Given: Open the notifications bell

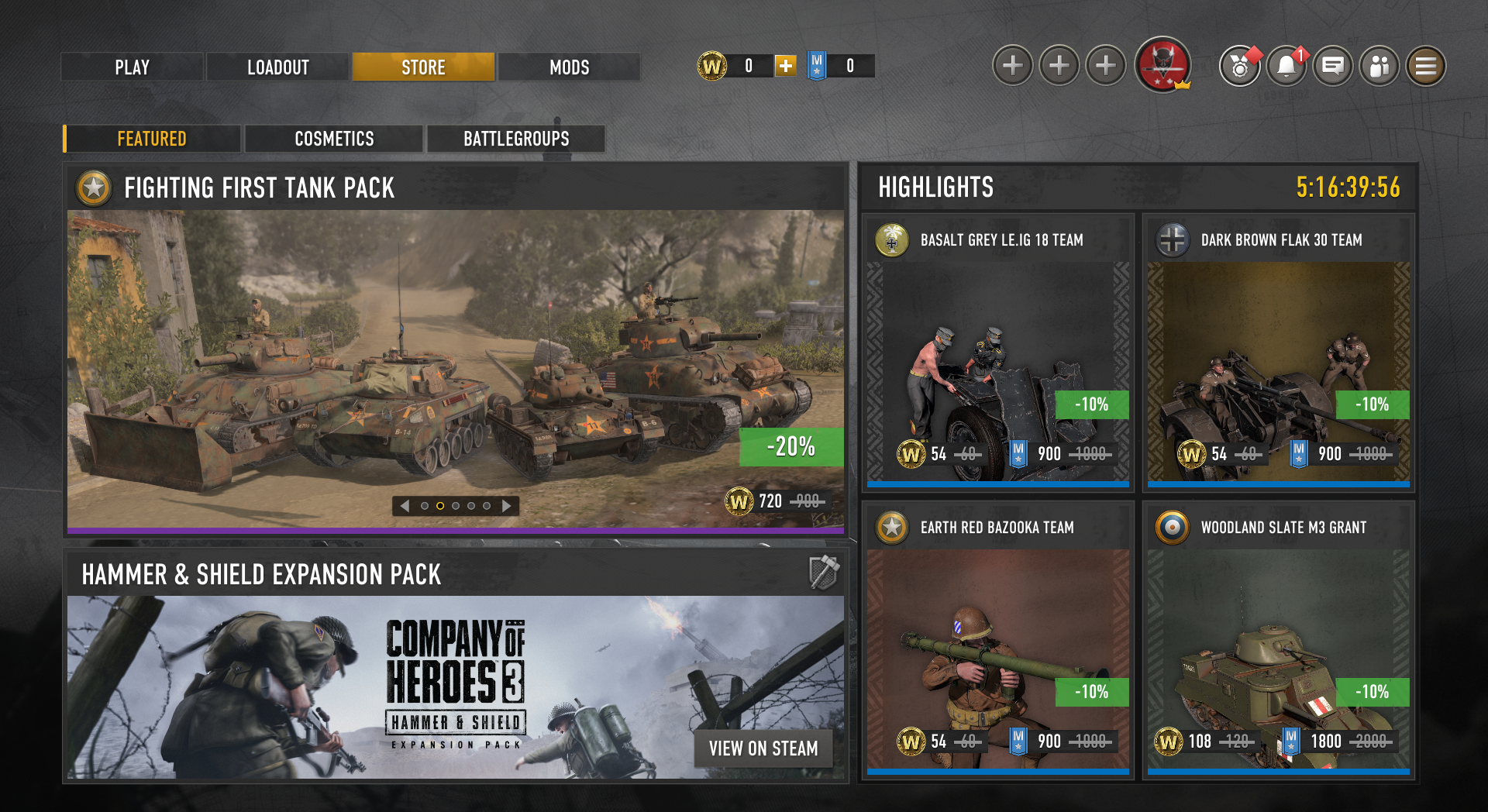Looking at the screenshot, I should [x=1286, y=66].
